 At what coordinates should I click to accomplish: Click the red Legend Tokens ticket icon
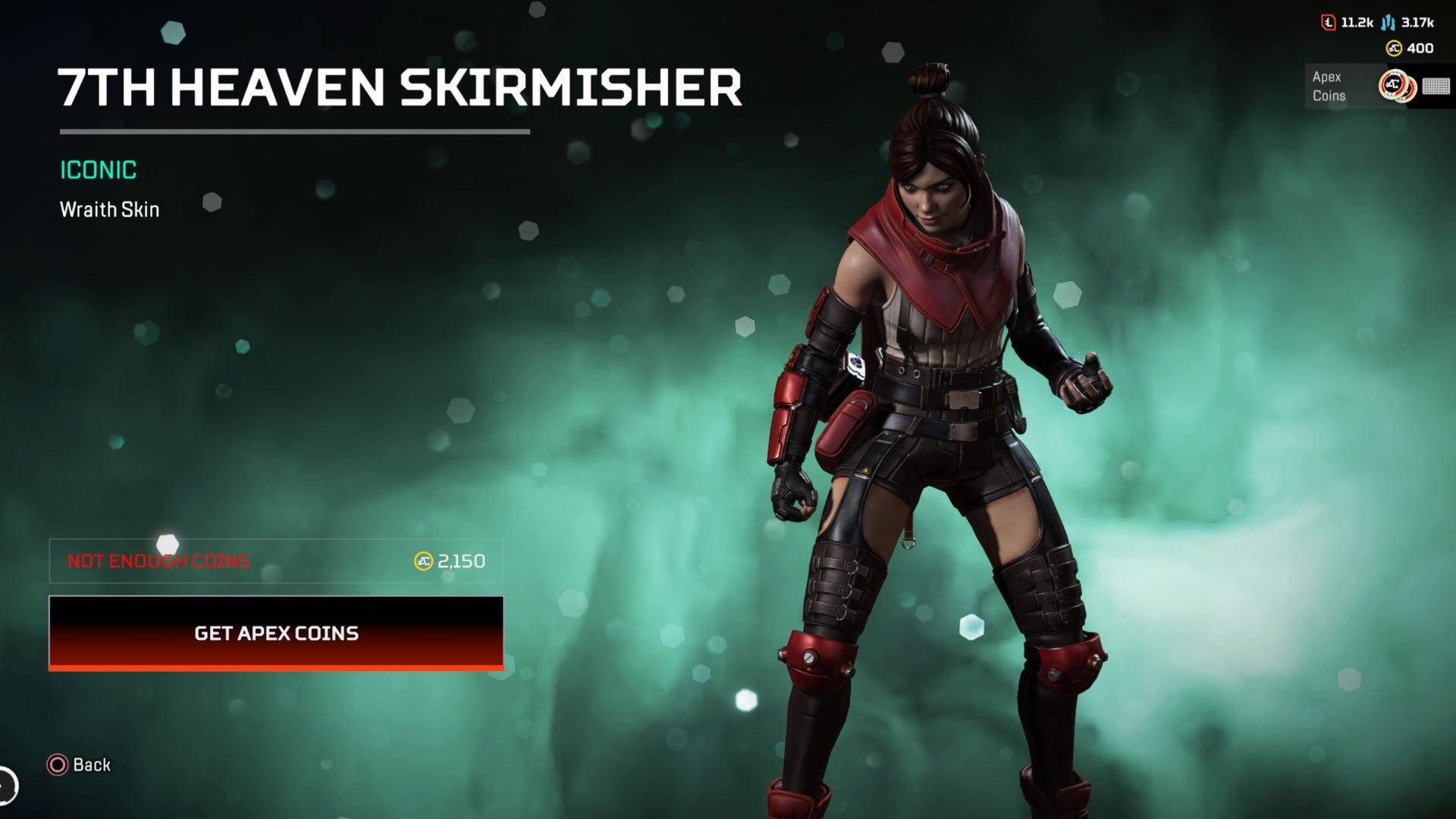pos(1329,23)
